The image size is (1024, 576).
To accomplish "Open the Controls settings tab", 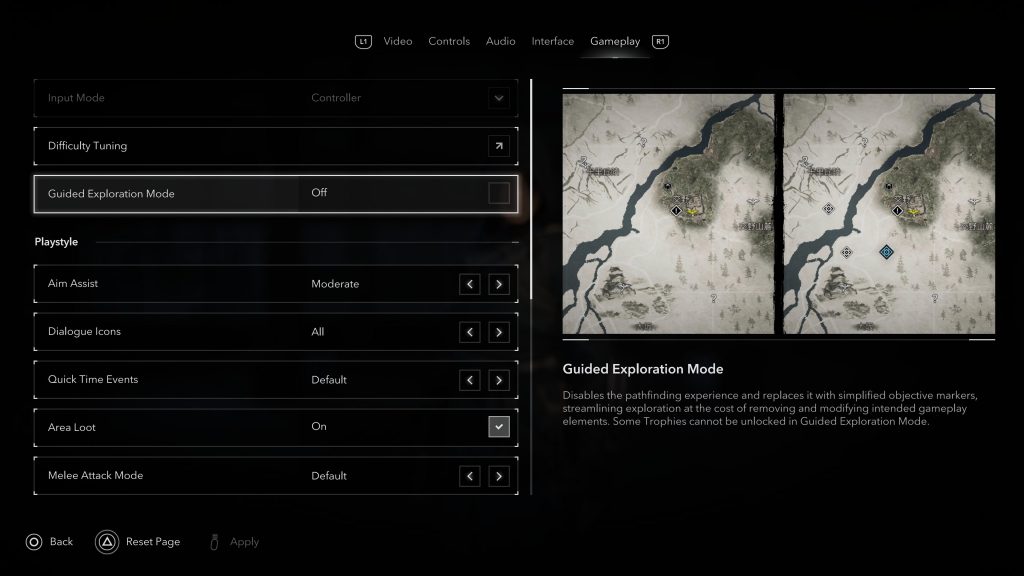I will pyautogui.click(x=449, y=41).
